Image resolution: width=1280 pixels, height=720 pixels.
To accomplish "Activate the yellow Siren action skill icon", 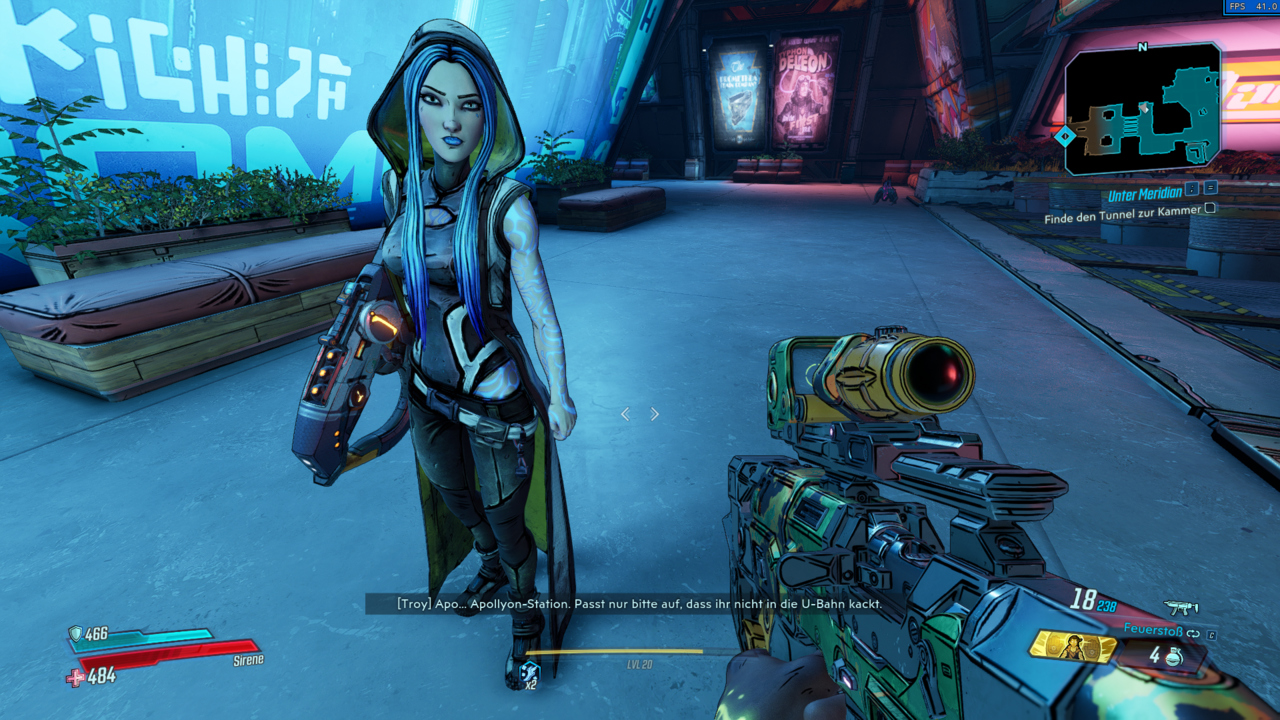I will coord(1072,647).
